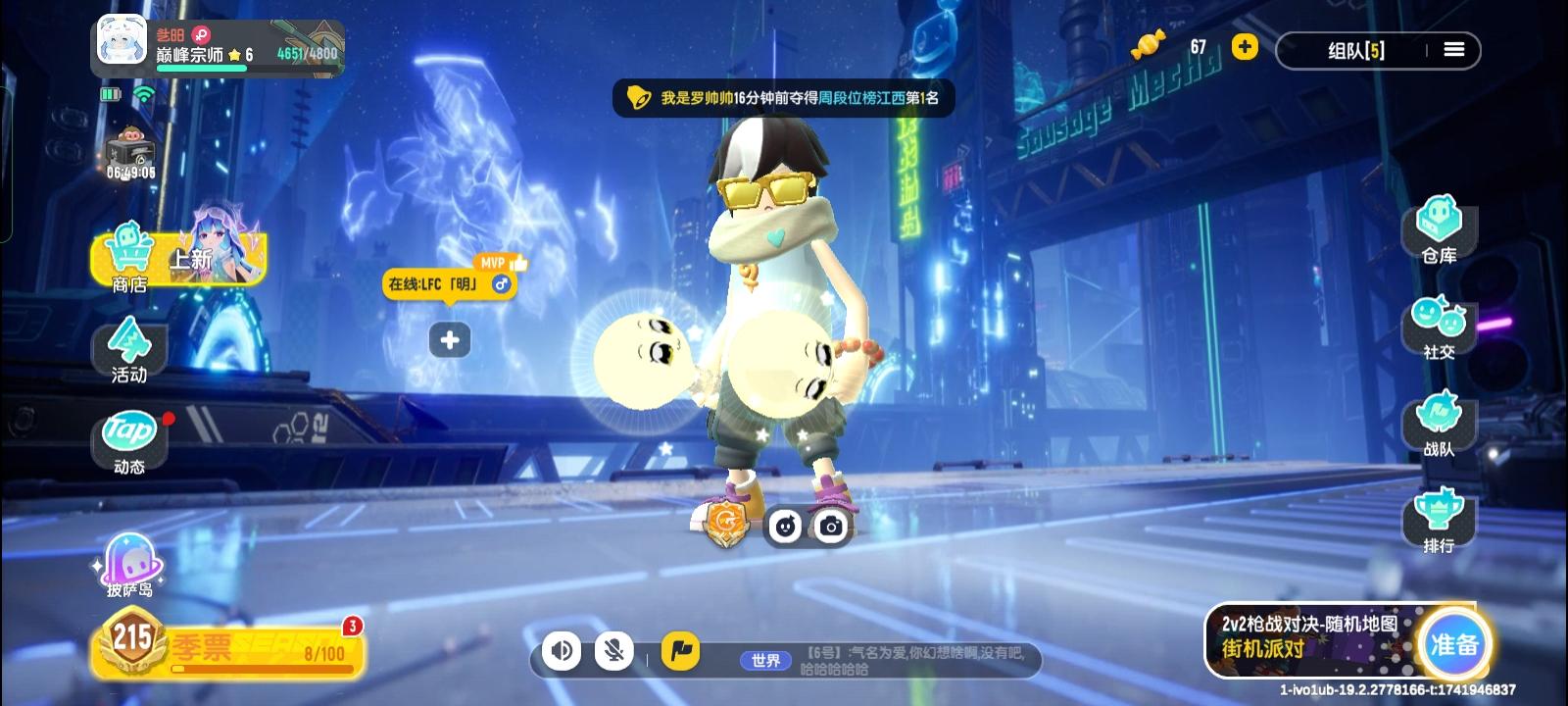Open the player profile avatar
This screenshot has height=706, width=1568.
point(122,41)
